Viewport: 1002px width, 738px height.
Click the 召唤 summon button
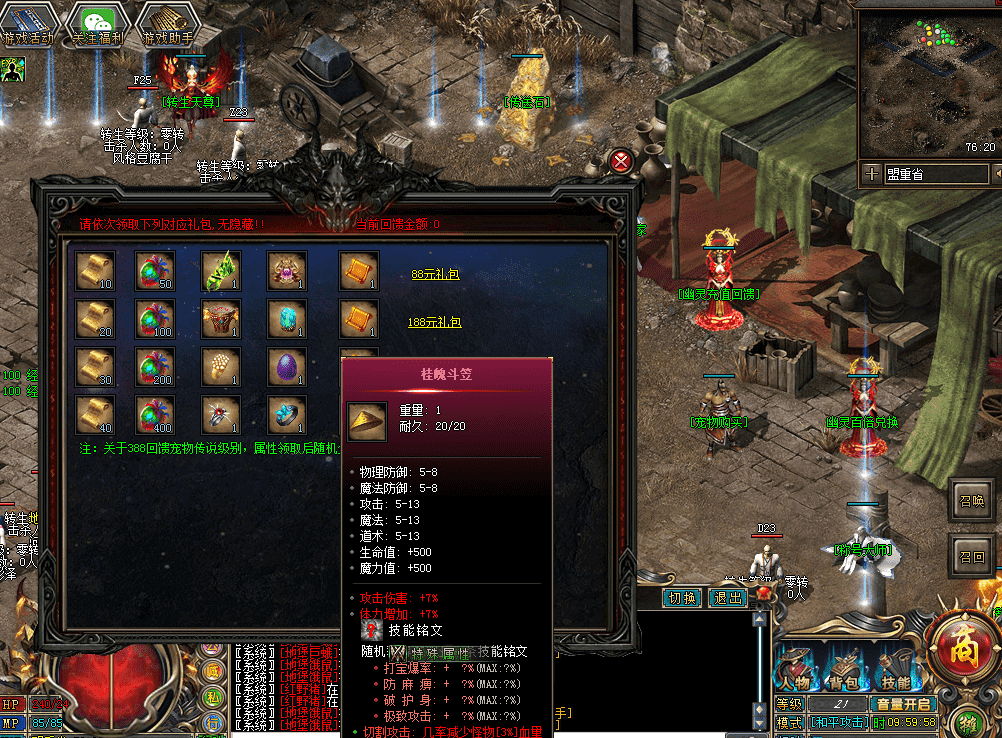tap(971, 501)
